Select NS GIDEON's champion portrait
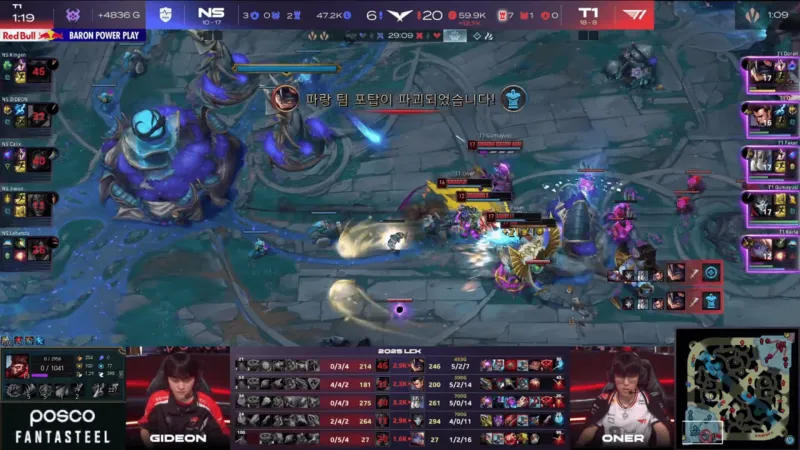 click(x=39, y=116)
